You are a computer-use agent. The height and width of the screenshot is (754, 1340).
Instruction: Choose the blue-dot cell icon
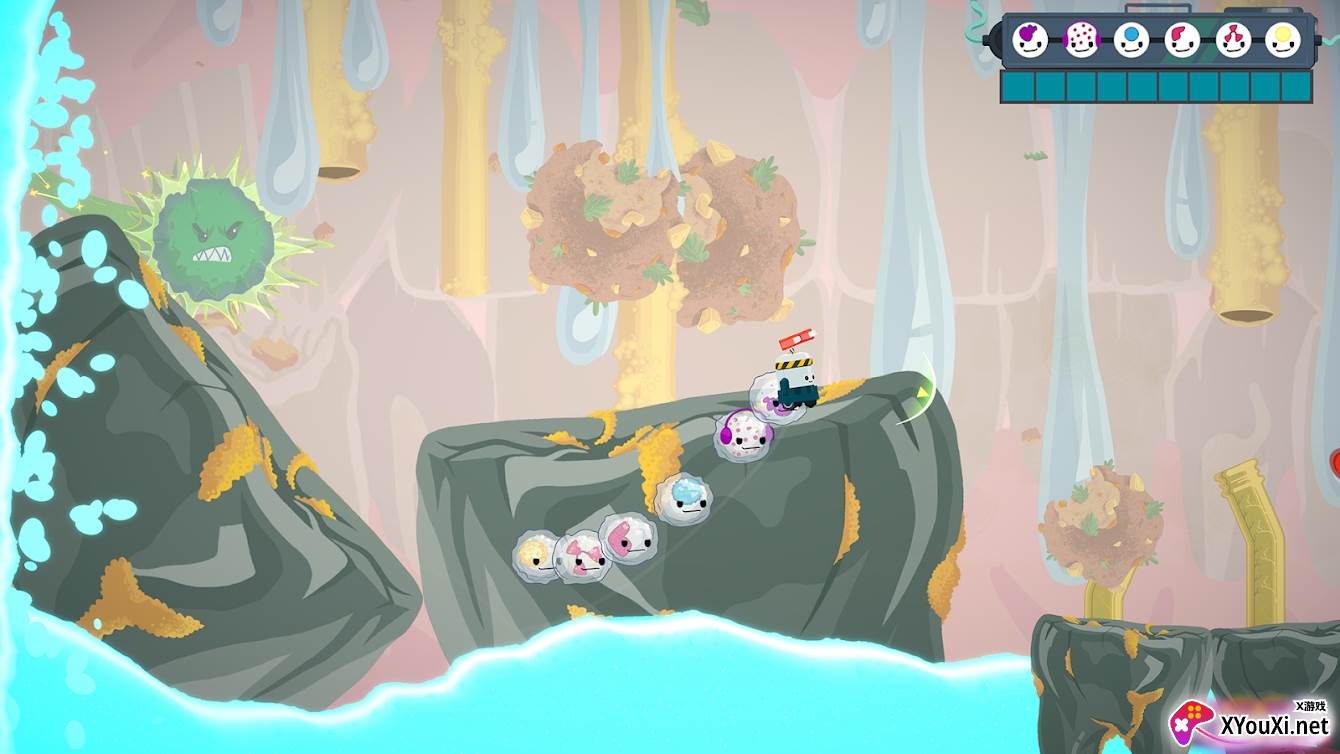[x=1132, y=40]
